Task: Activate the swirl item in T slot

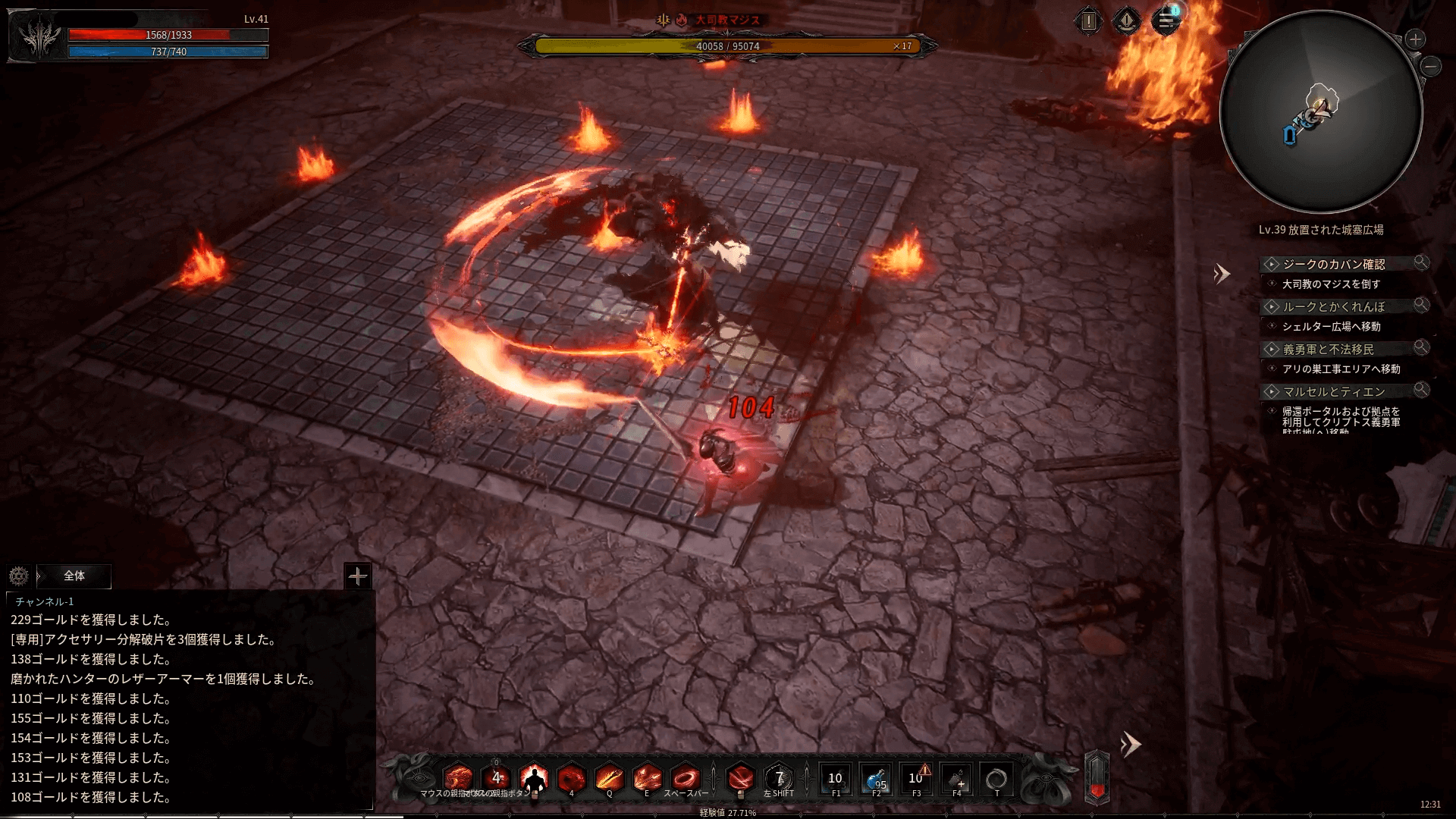Action: click(996, 779)
